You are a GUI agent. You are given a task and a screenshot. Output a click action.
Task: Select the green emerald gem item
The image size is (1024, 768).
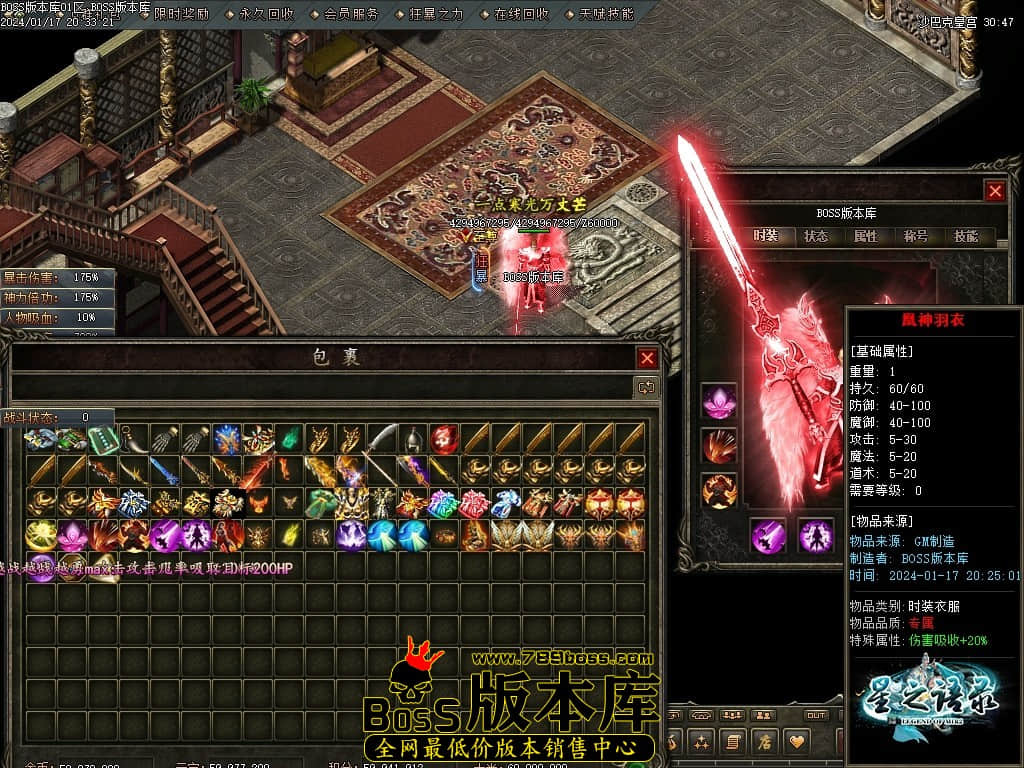pos(289,438)
